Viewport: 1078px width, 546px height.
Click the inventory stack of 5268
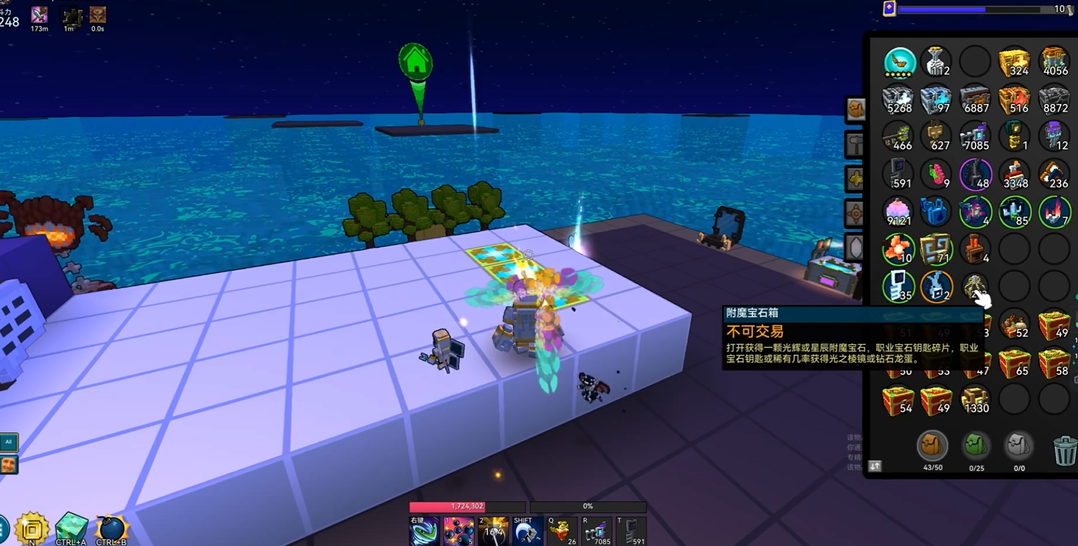[x=899, y=99]
